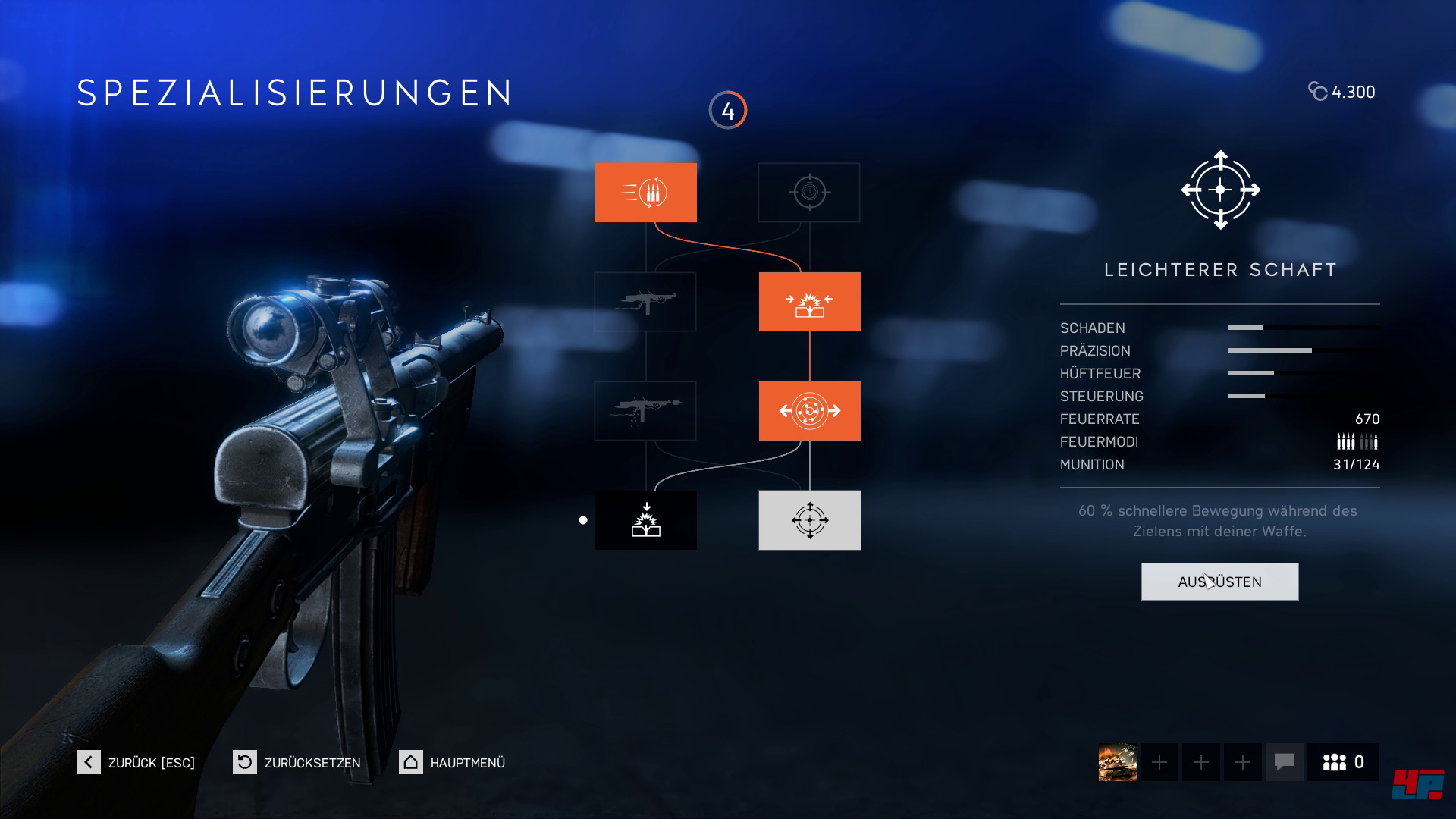Select the greyed-out gun silhouette tile in second row
This screenshot has height=819, width=1456.
(645, 302)
